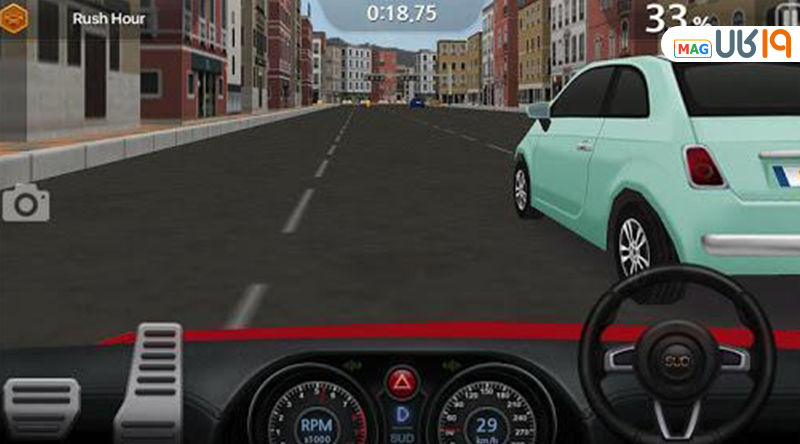
Task: Toggle the red hazard light button
Action: point(400,381)
